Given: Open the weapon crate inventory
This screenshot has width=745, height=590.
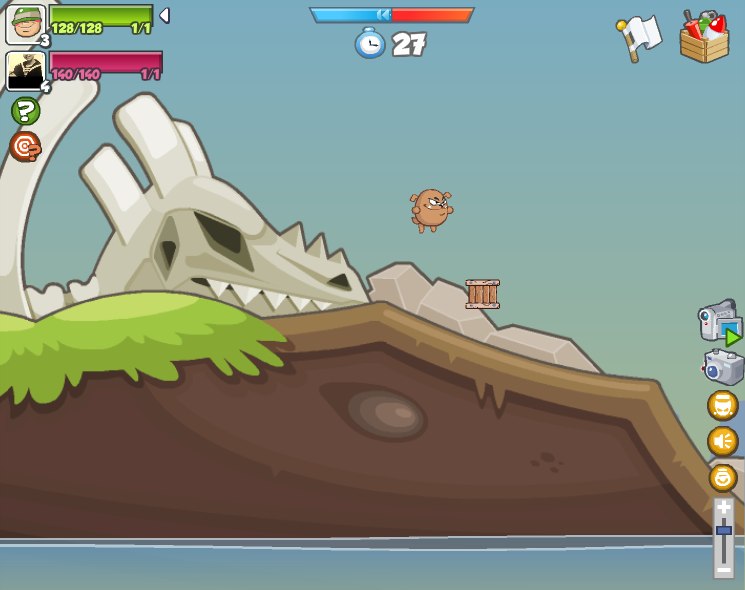Looking at the screenshot, I should coord(704,38).
